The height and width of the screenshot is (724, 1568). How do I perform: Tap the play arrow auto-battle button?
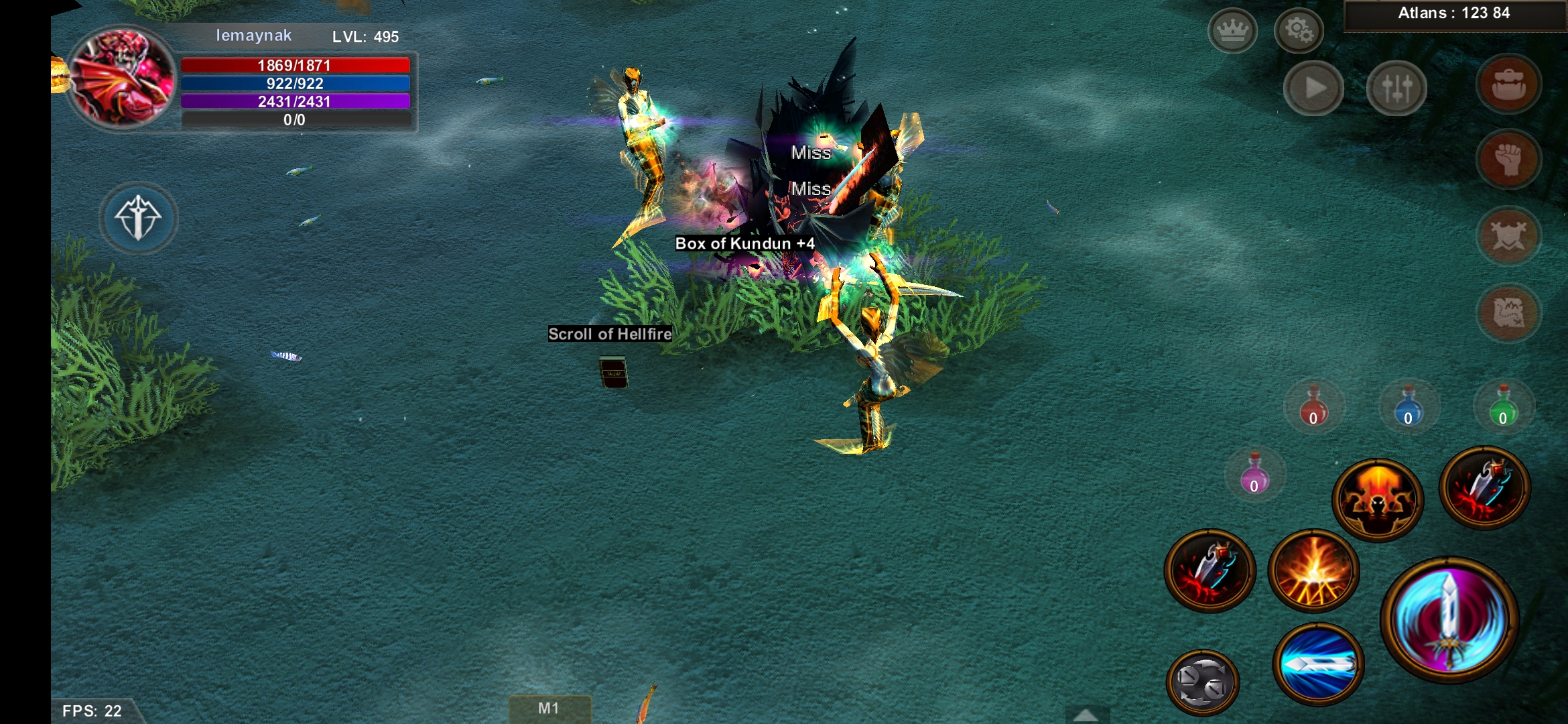tap(1313, 88)
